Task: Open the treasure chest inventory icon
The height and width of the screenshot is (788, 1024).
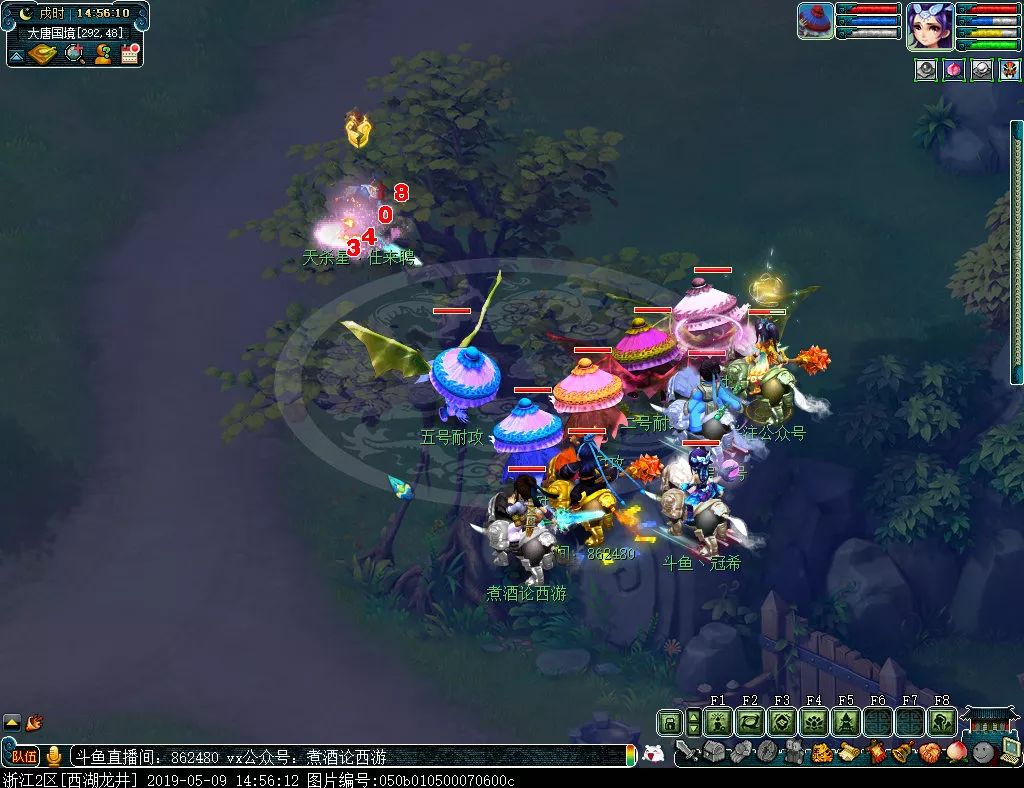Action: coord(713,752)
